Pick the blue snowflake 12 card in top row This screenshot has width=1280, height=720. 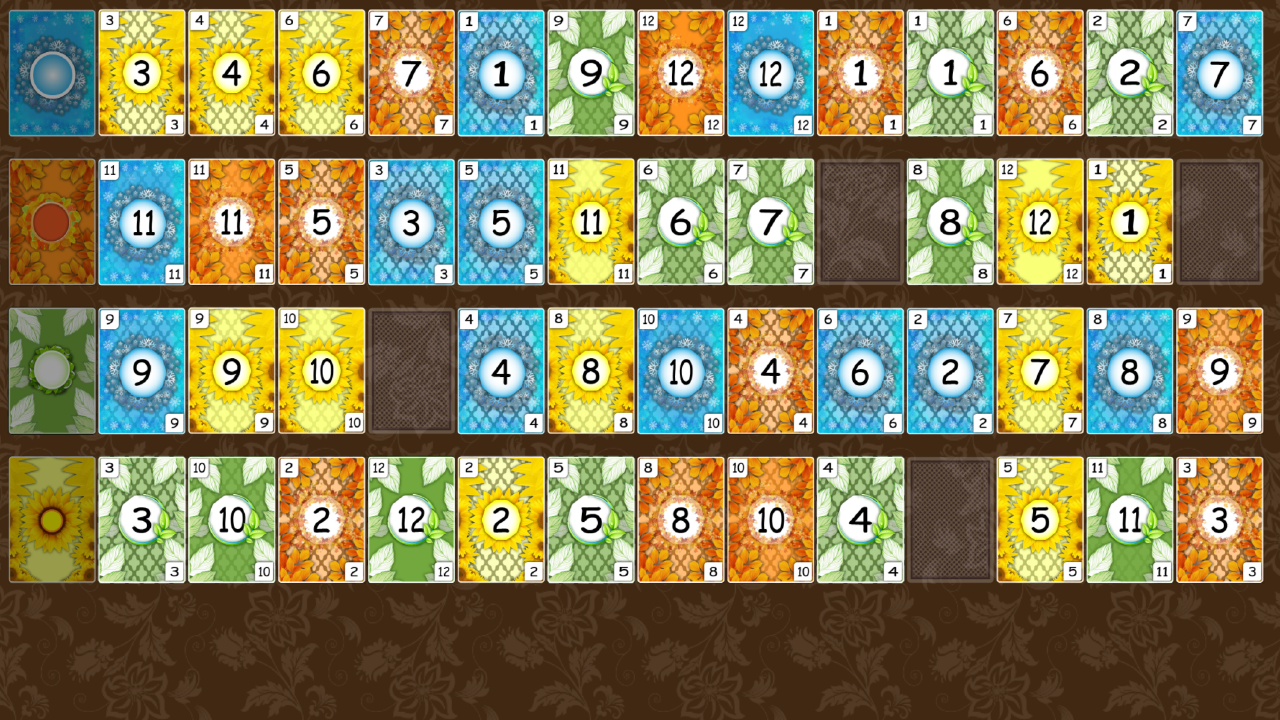click(x=771, y=72)
